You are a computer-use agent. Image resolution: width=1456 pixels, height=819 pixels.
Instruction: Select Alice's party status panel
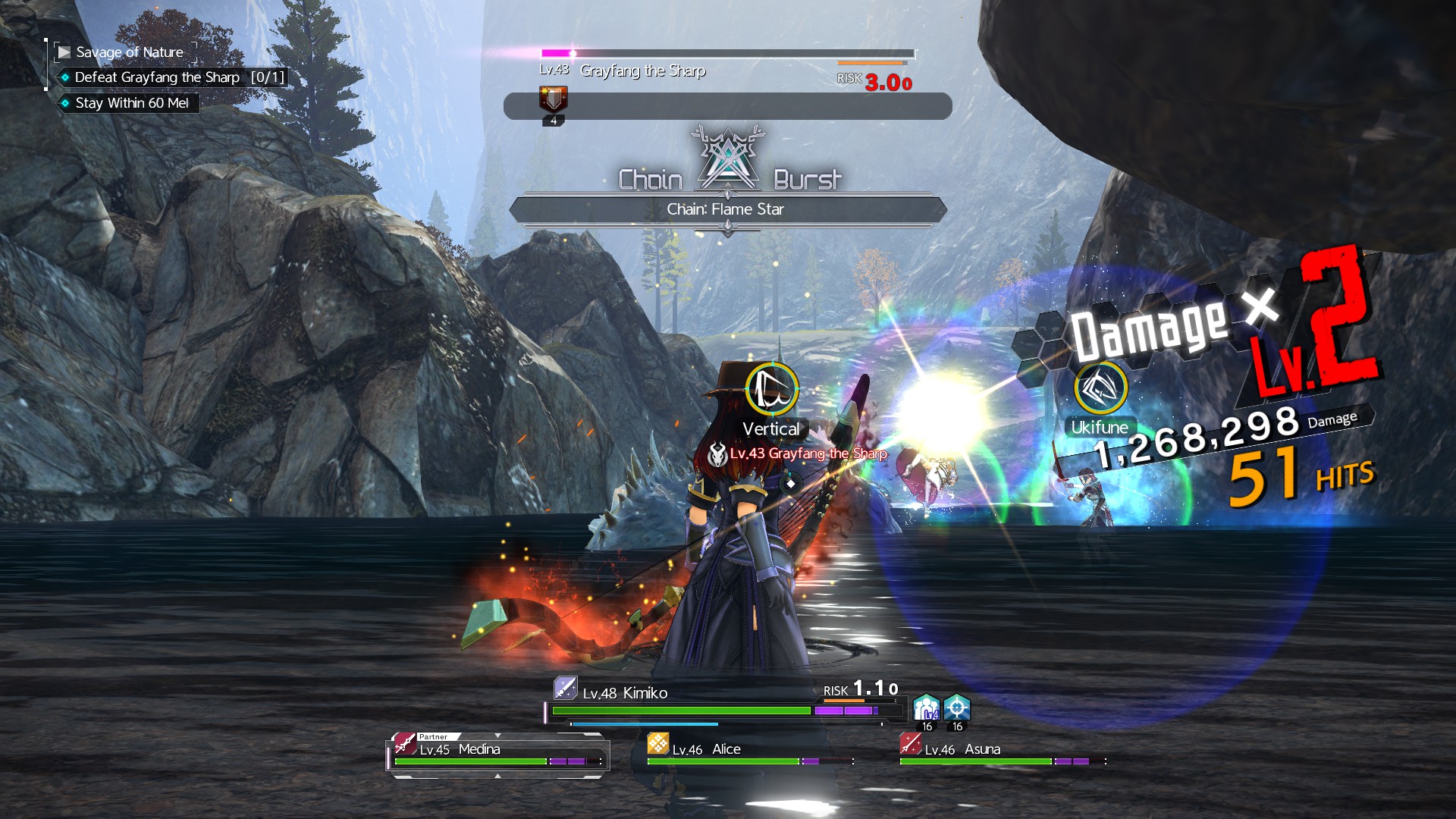click(x=751, y=753)
